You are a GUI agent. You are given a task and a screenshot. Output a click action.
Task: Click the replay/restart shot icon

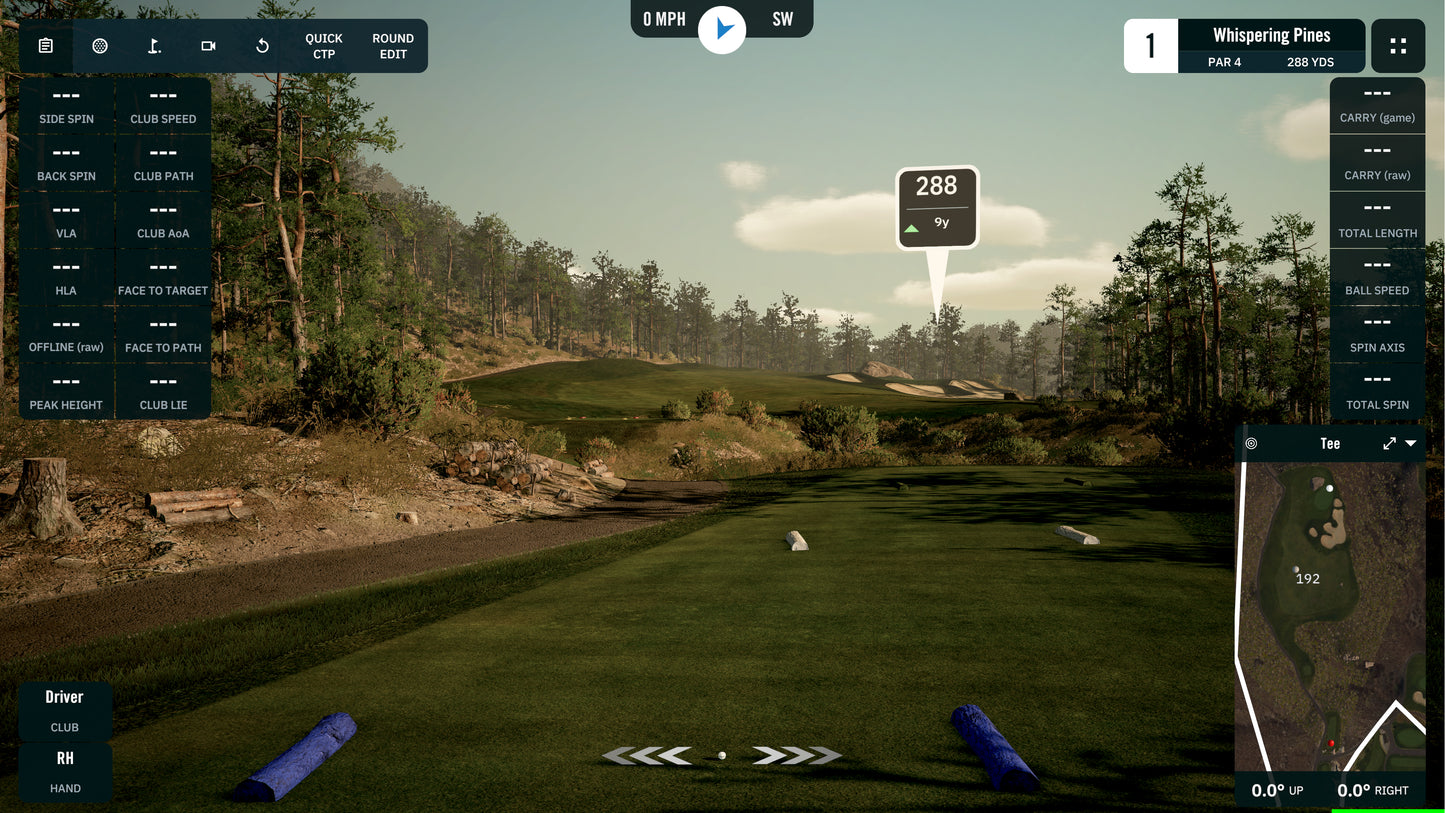261,45
